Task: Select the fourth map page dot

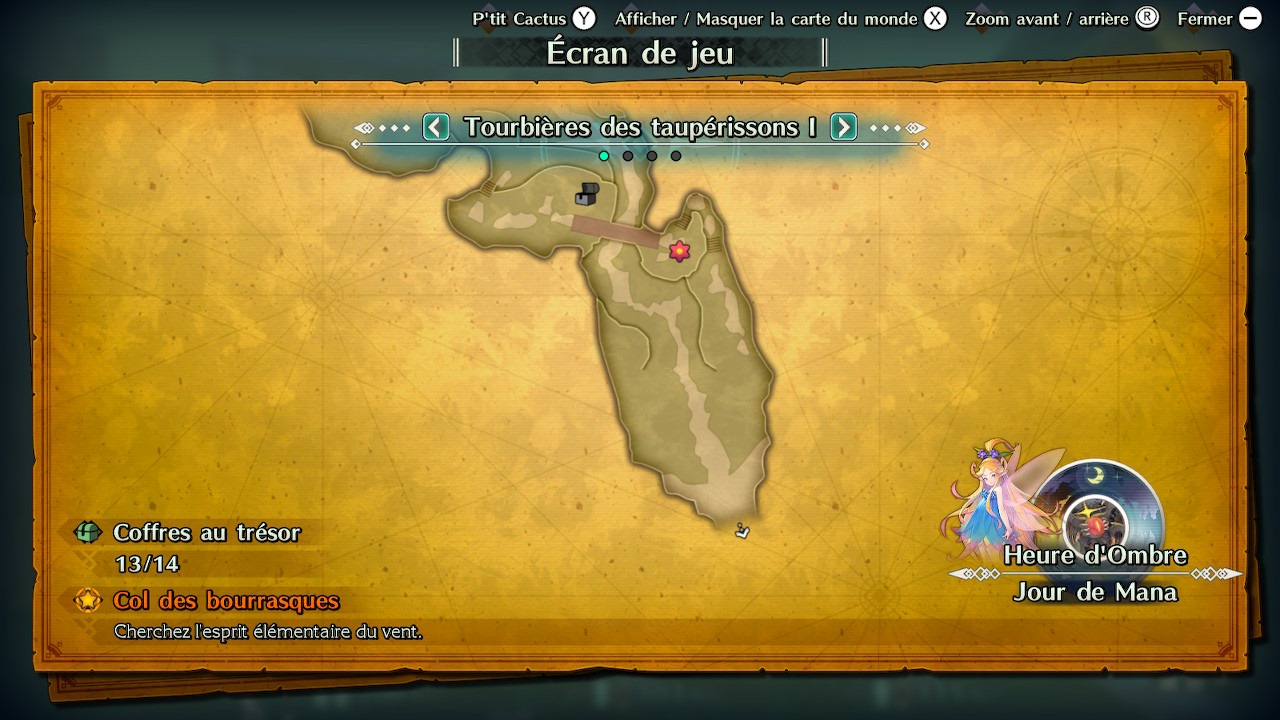Action: pyautogui.click(x=676, y=156)
